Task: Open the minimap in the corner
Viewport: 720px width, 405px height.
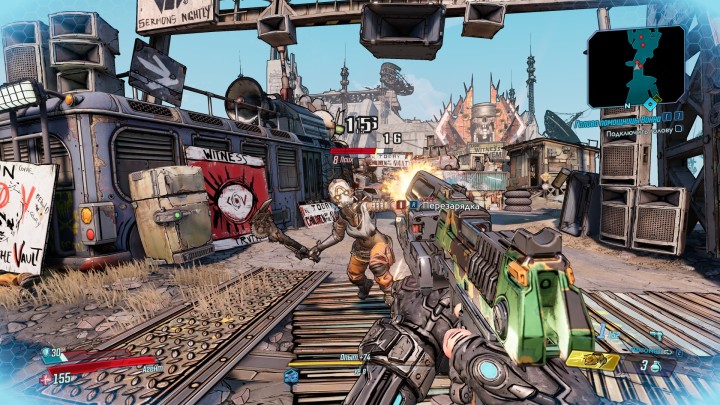Action: coord(636,65)
